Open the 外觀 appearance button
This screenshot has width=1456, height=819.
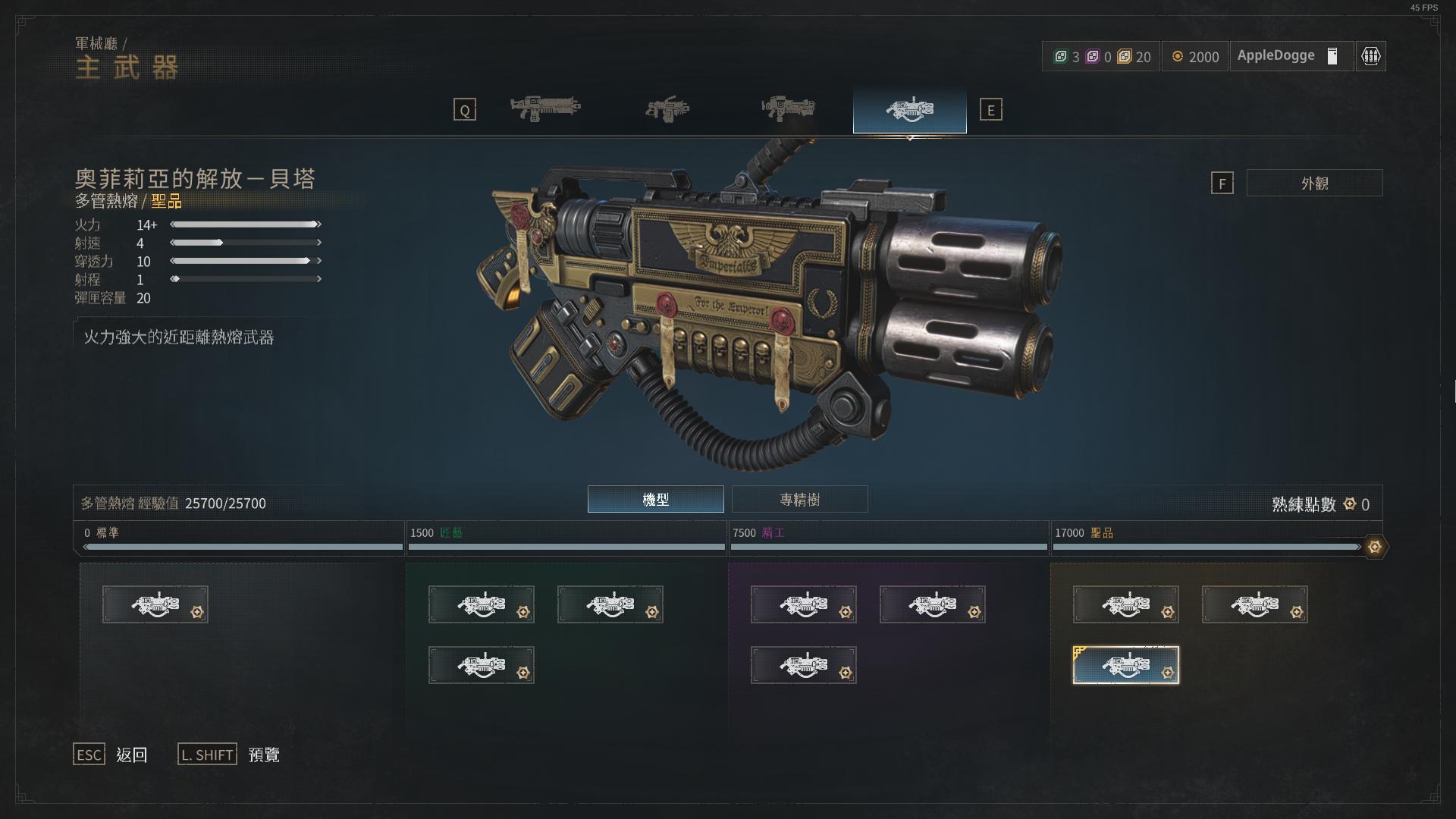(x=1314, y=184)
